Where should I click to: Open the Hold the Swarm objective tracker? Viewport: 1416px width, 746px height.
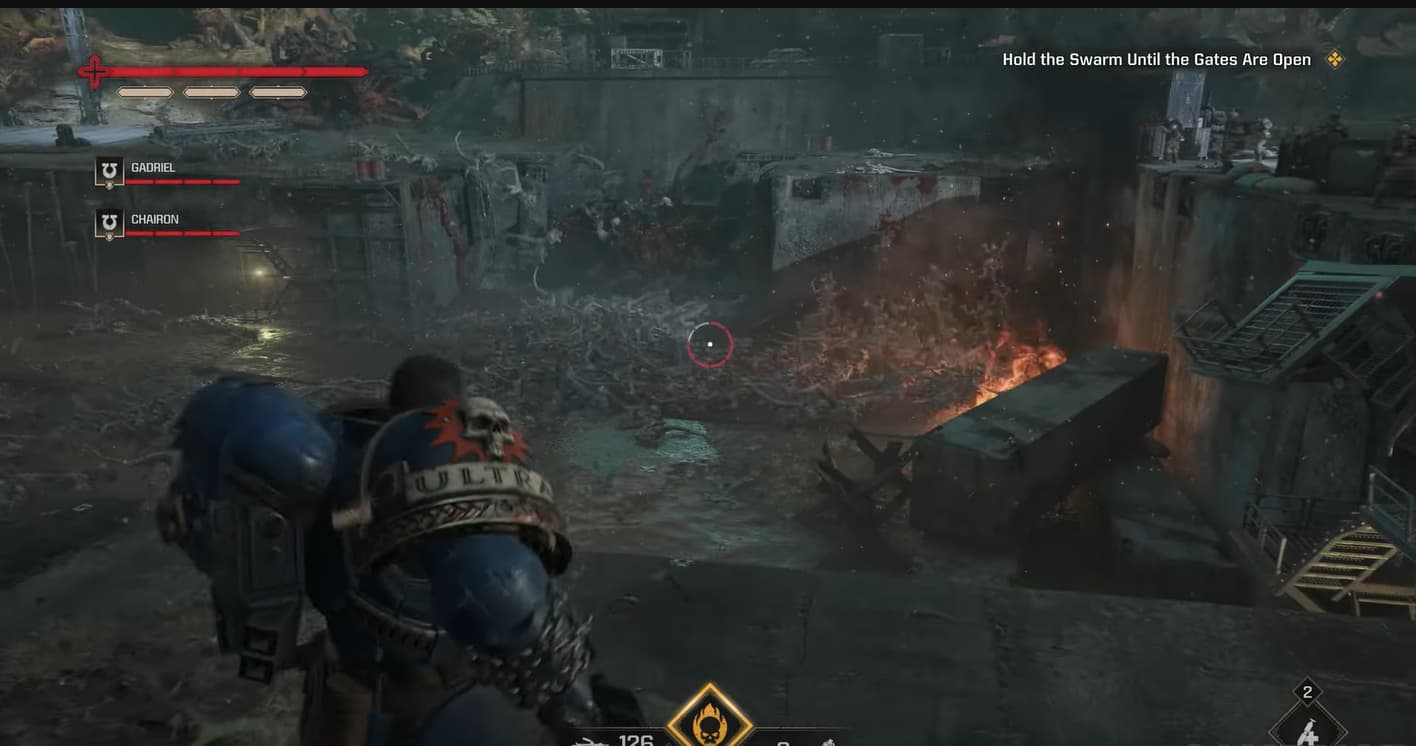tap(1156, 60)
